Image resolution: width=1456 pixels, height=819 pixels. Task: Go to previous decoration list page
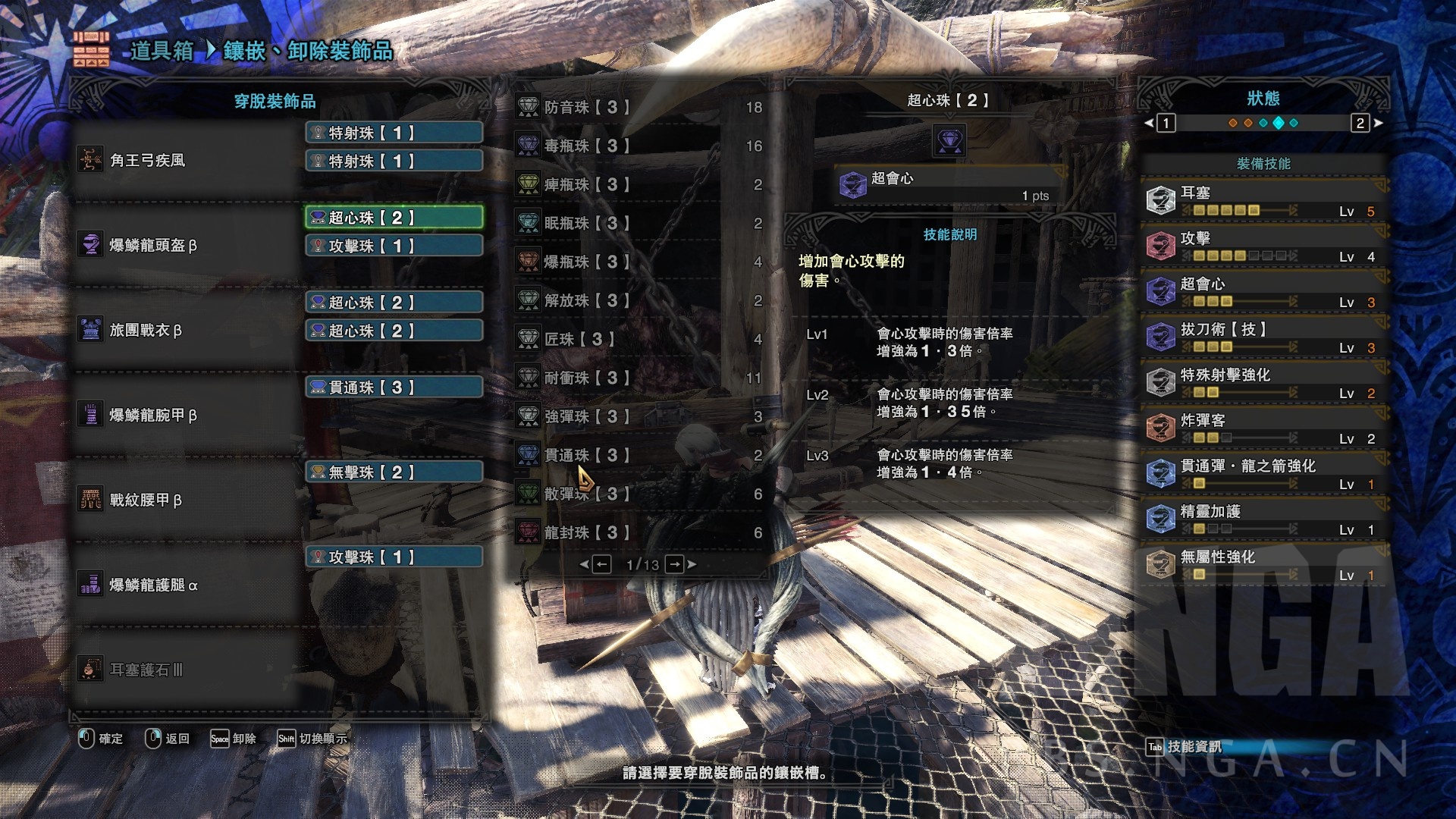coord(601,564)
